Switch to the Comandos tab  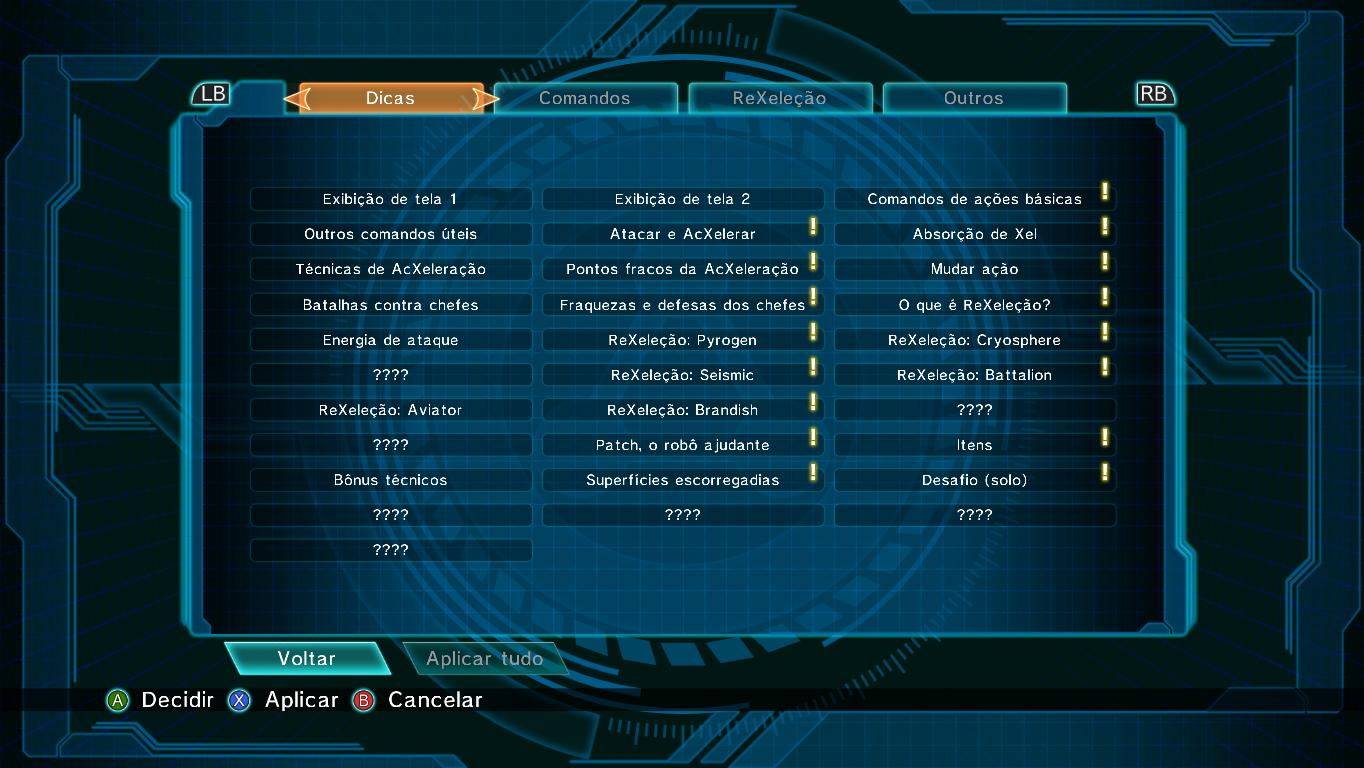(x=586, y=98)
